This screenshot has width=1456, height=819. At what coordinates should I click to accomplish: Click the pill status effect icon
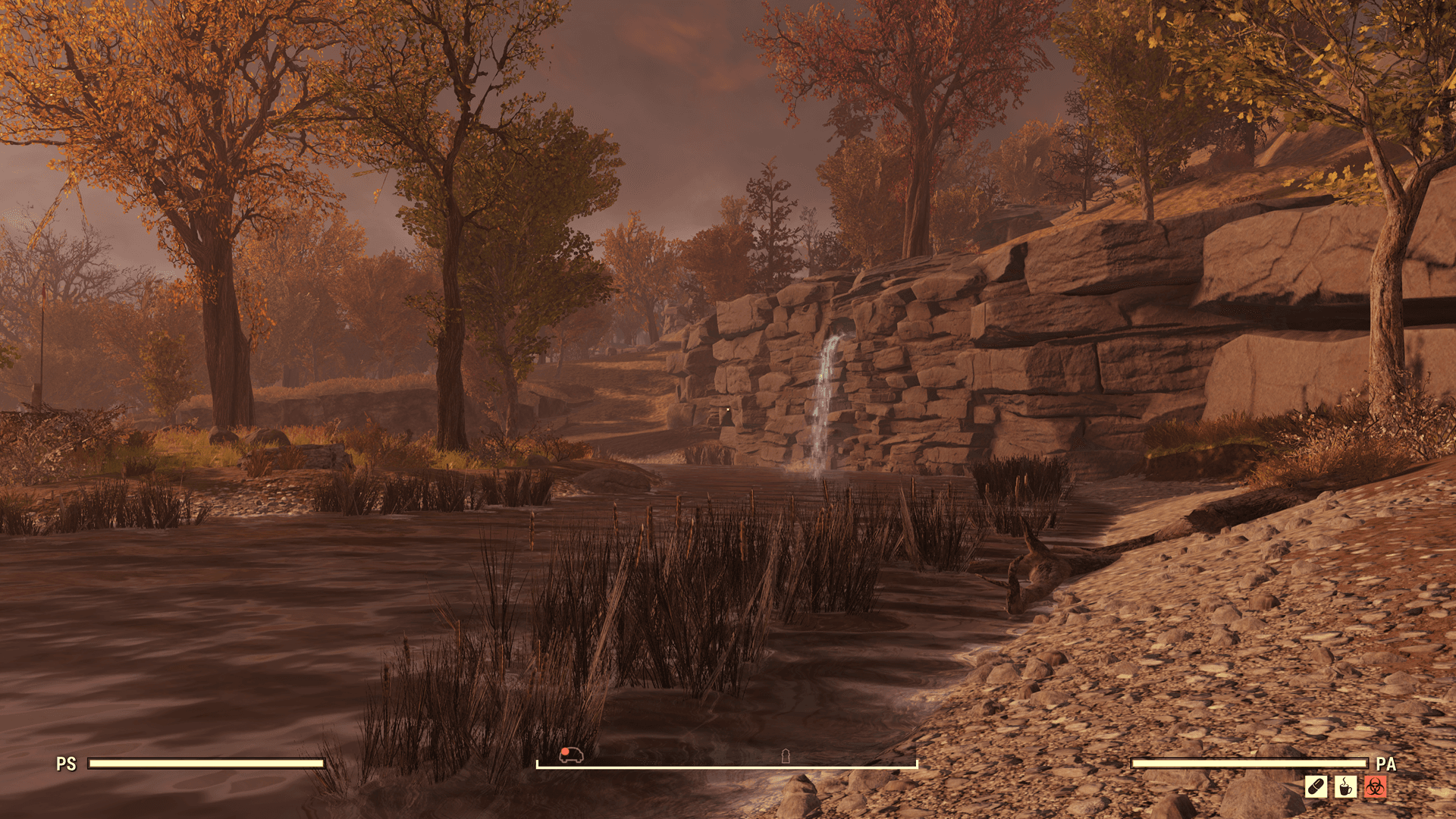point(1316,786)
